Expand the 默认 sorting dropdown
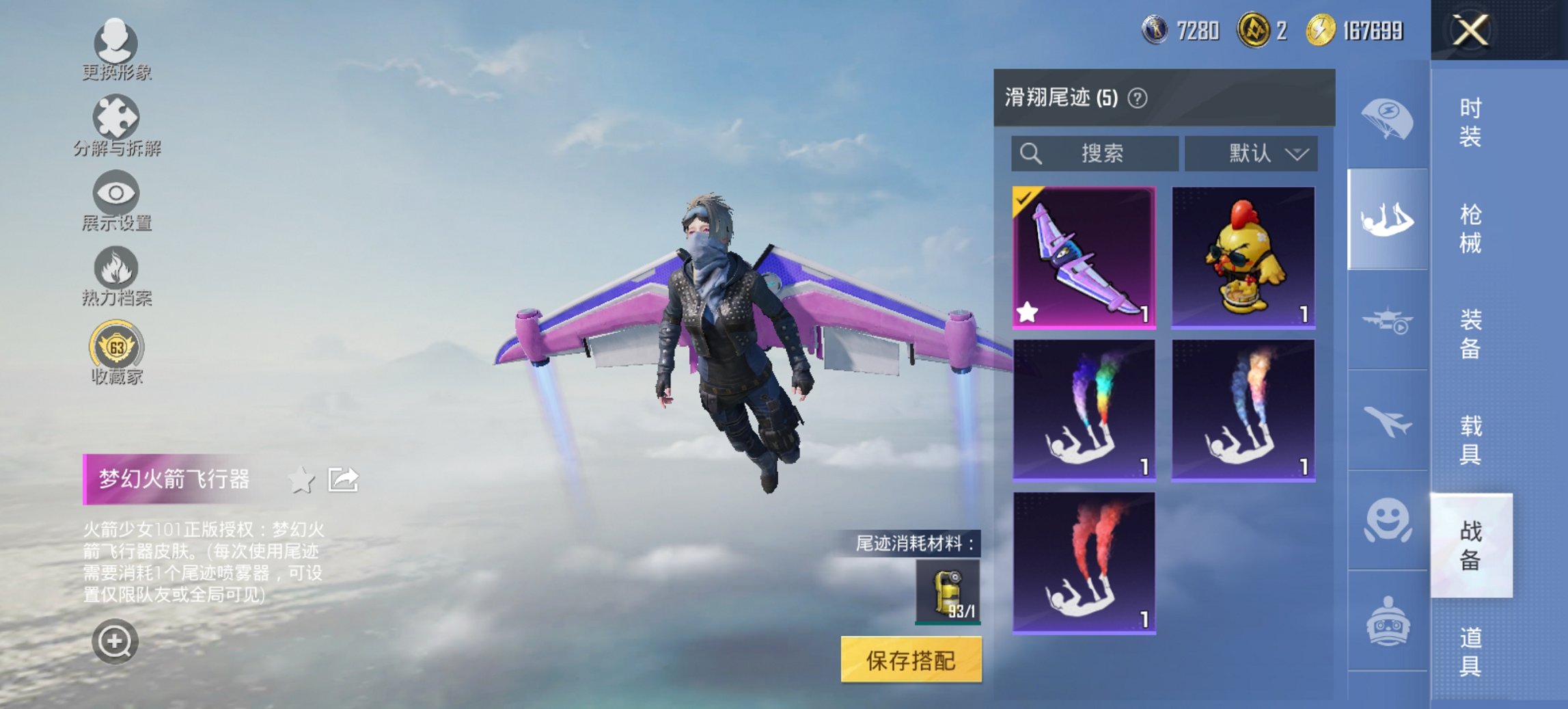The height and width of the screenshot is (709, 1568). point(1254,153)
